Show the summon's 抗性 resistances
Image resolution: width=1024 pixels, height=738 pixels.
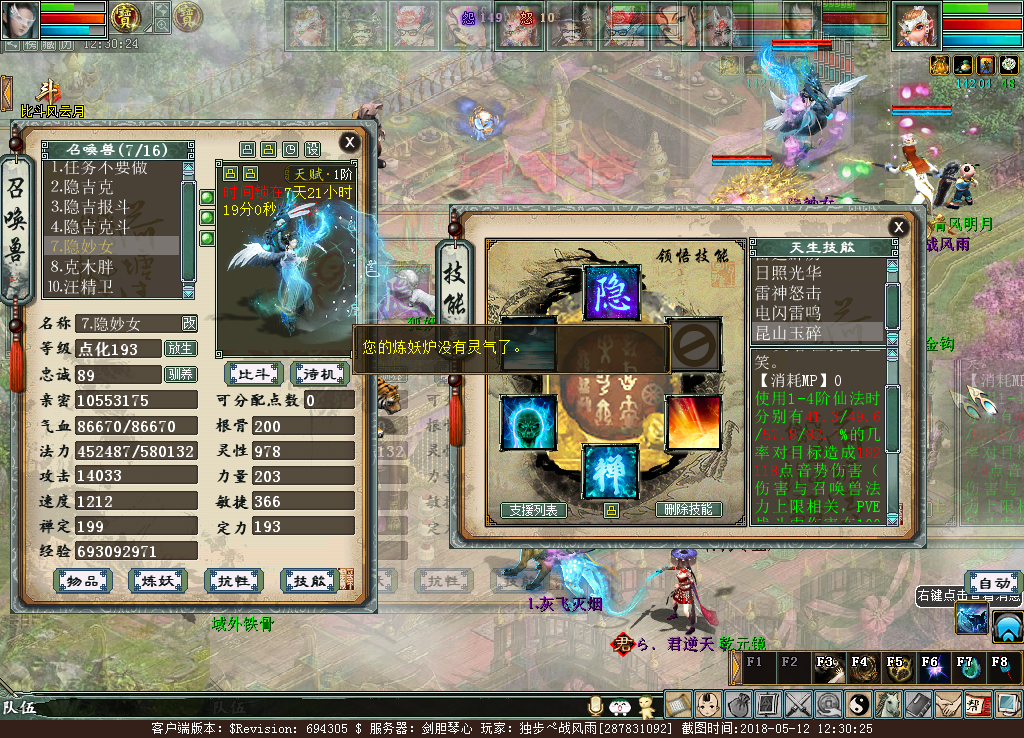point(234,580)
